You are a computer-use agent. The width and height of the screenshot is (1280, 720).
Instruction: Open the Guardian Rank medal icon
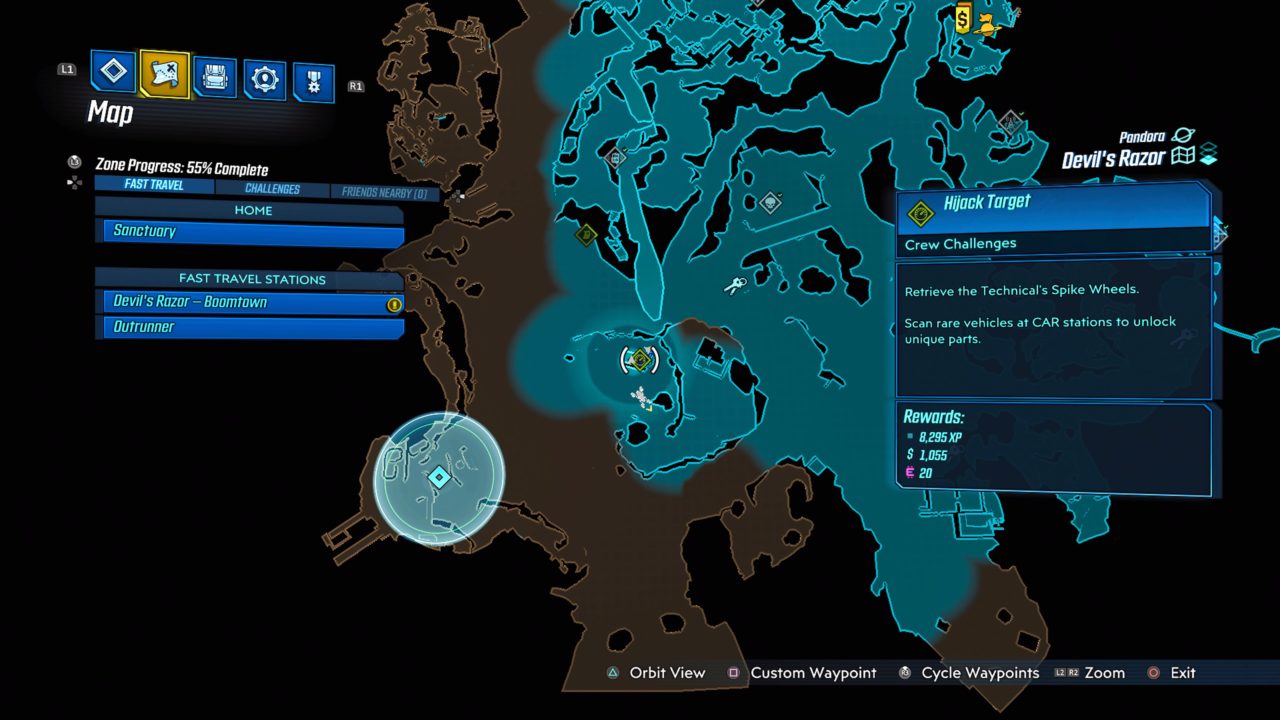tap(316, 73)
